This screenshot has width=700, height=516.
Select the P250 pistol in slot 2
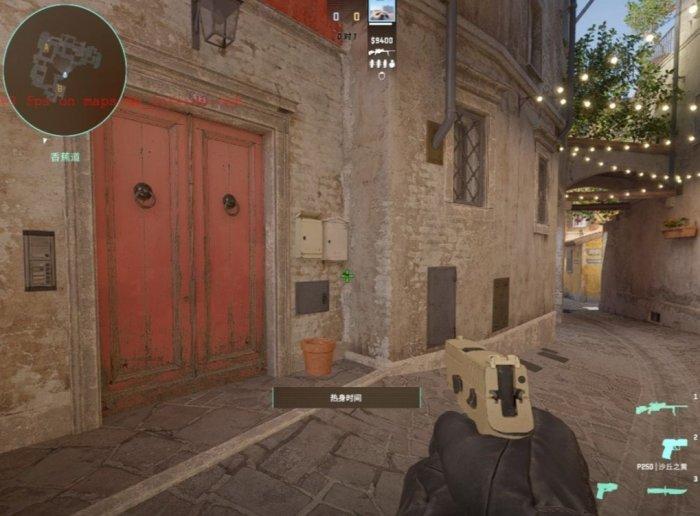[674, 448]
